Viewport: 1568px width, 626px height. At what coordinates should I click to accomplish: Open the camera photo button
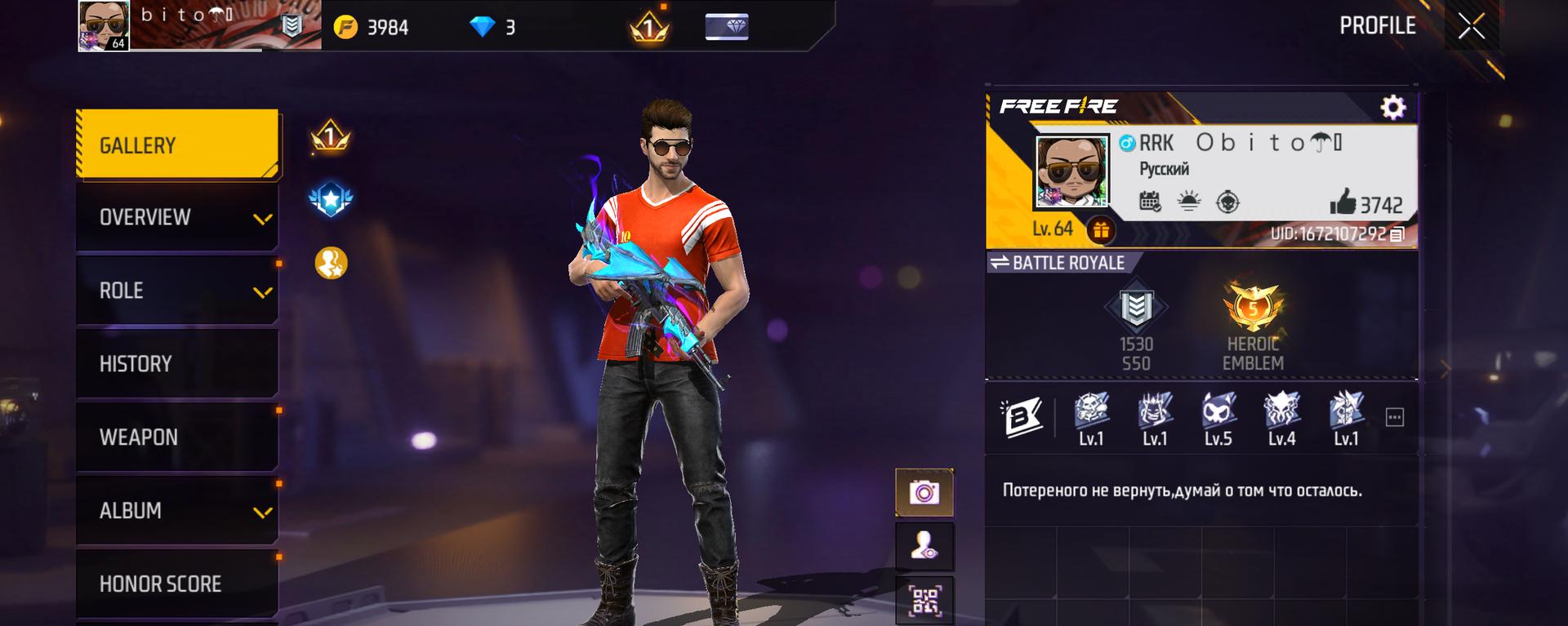pos(924,492)
